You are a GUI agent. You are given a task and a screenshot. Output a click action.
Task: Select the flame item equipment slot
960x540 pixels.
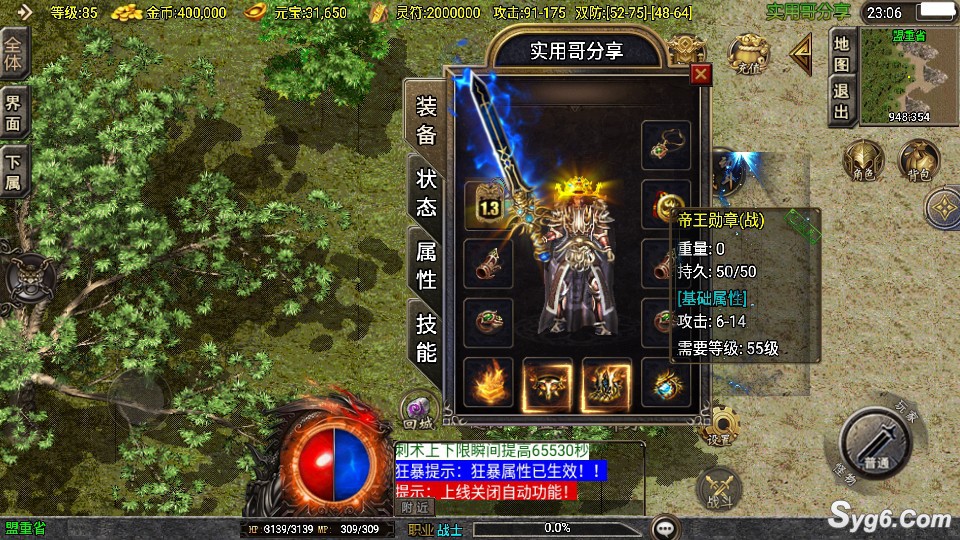(488, 382)
